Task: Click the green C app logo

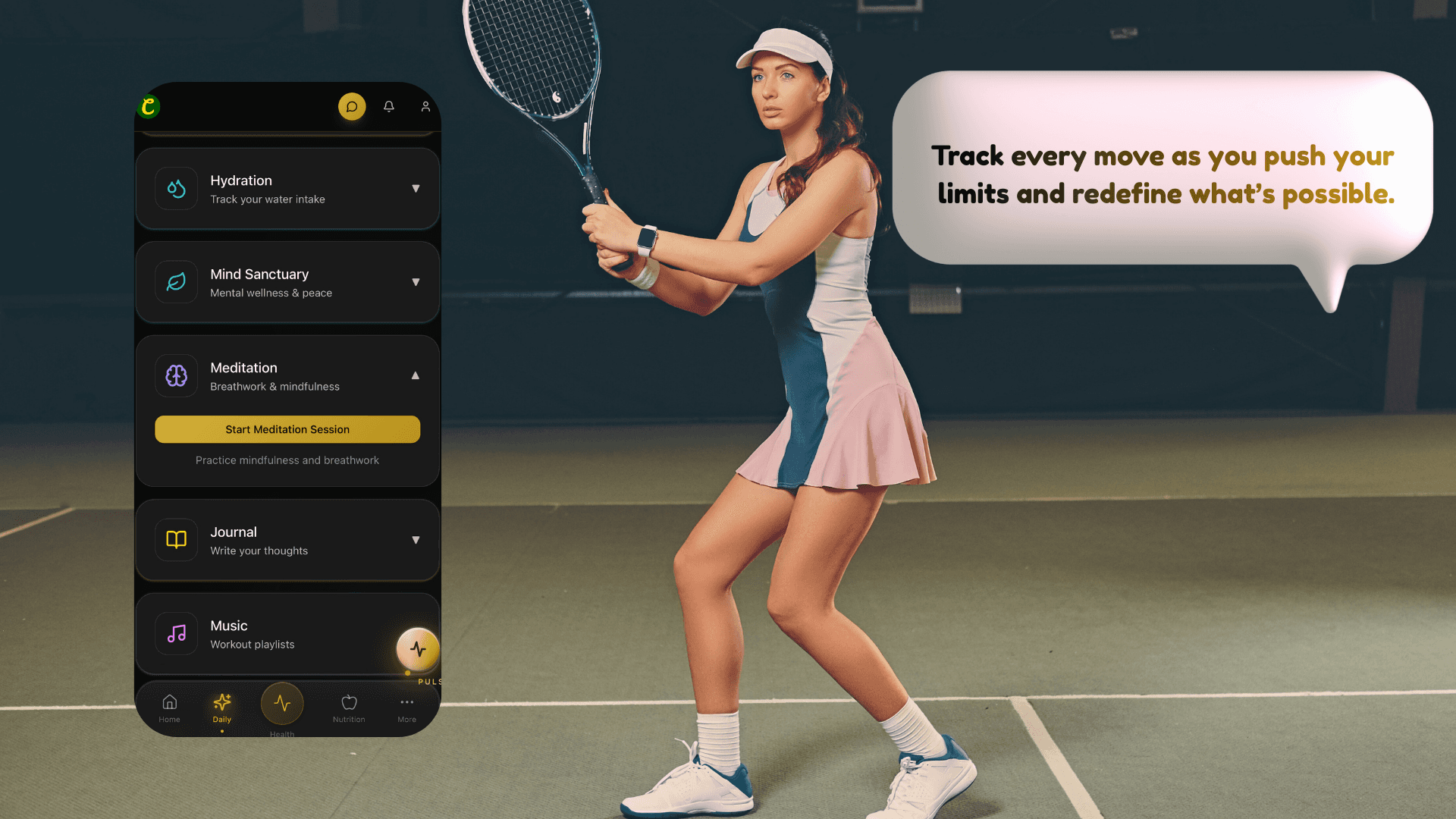Action: [149, 107]
